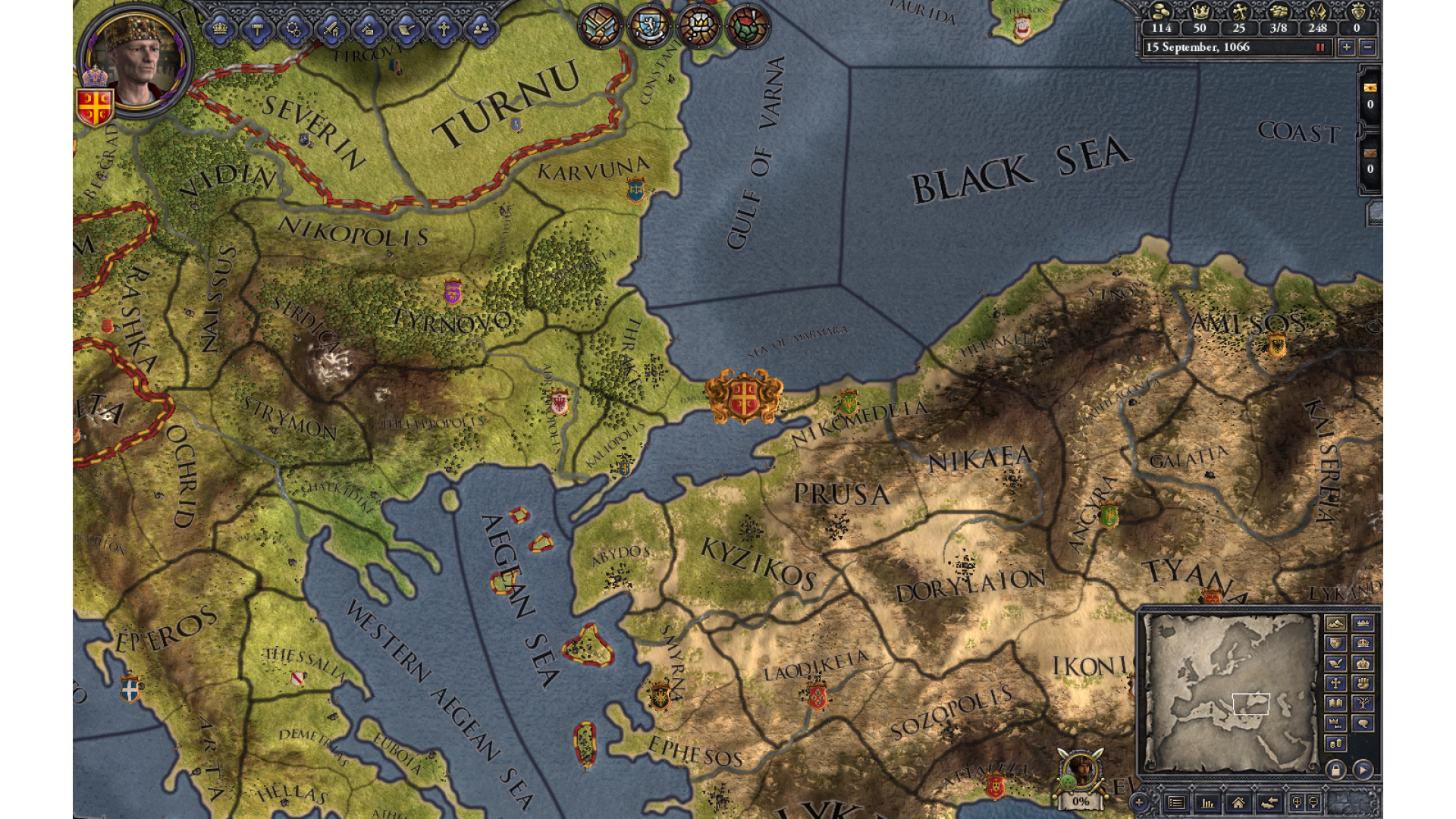Open the hammer tab in the top bar

[x=257, y=30]
